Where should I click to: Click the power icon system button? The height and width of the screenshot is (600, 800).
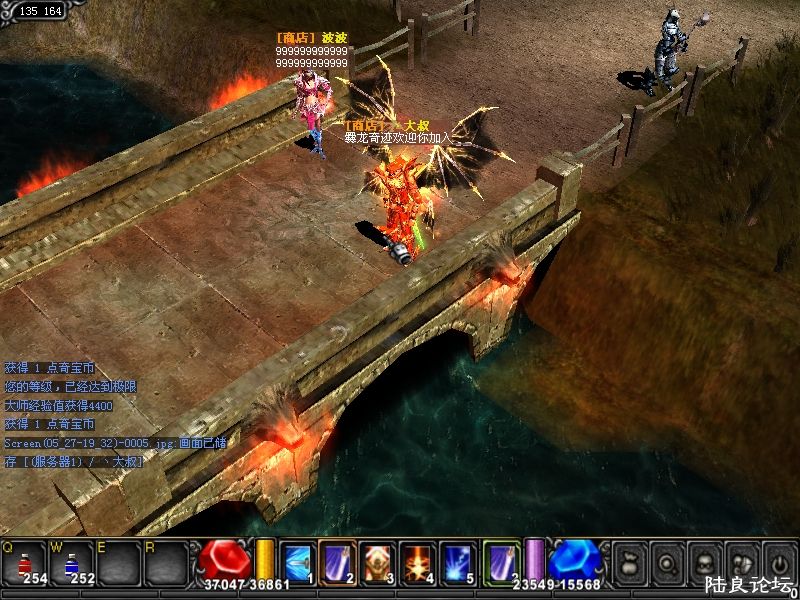point(778,561)
